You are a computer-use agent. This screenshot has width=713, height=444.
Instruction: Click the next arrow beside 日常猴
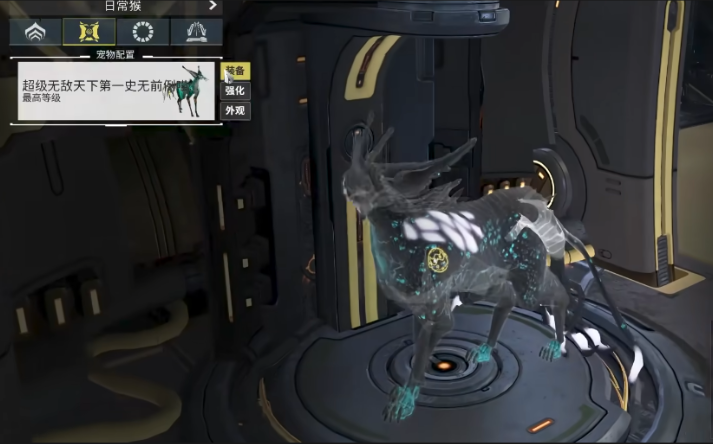(212, 5)
